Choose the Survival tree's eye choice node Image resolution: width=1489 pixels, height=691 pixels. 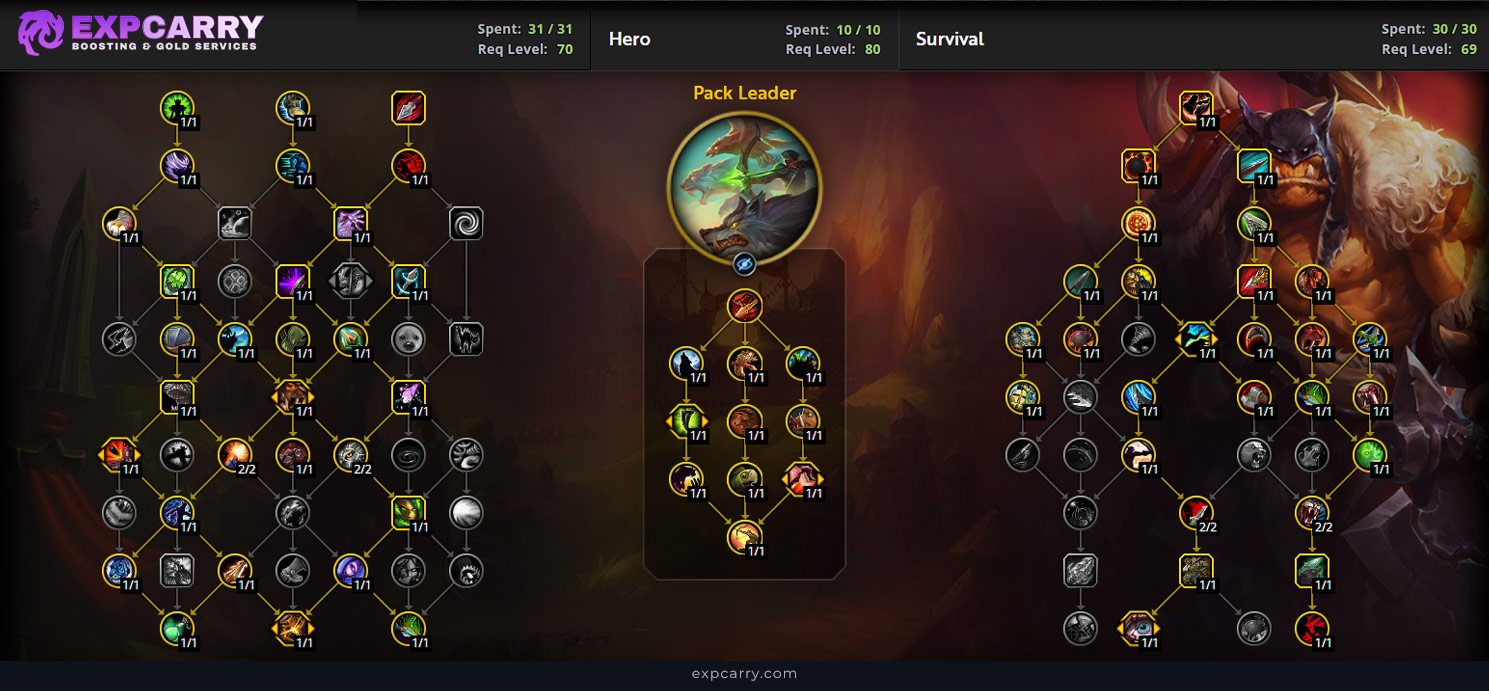(x=1138, y=628)
